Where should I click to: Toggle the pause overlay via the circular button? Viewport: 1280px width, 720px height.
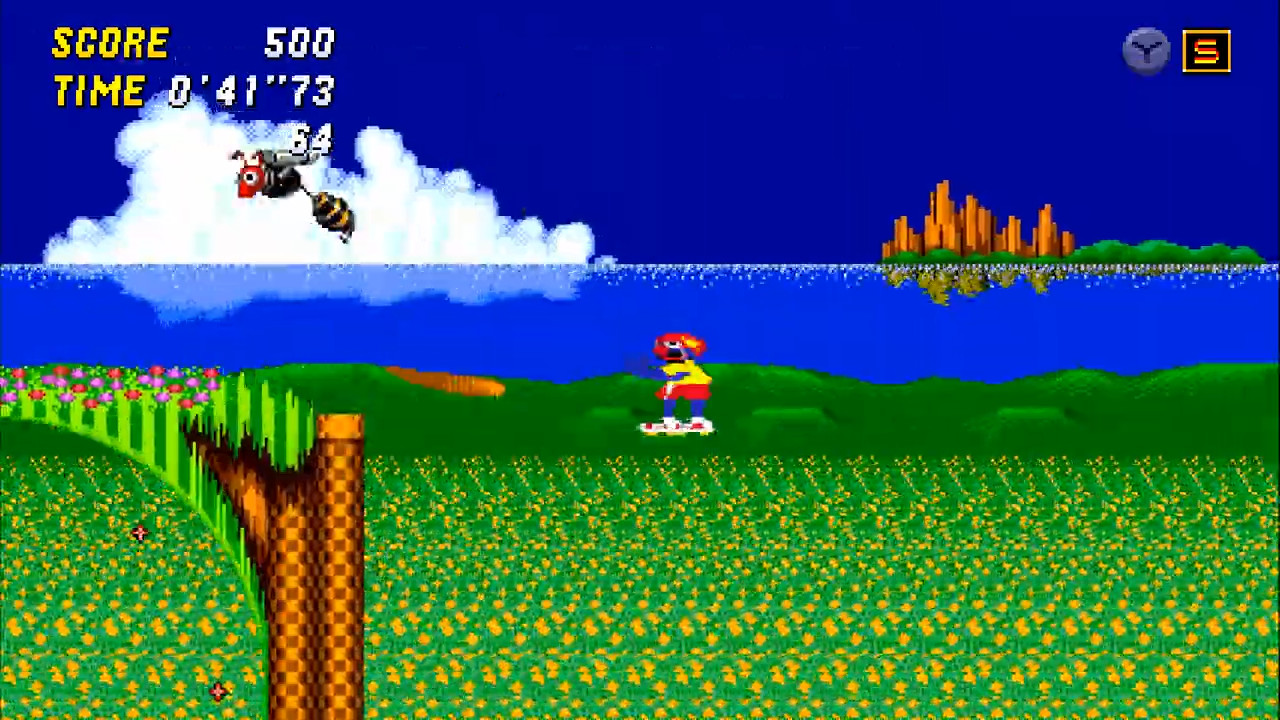(1146, 50)
